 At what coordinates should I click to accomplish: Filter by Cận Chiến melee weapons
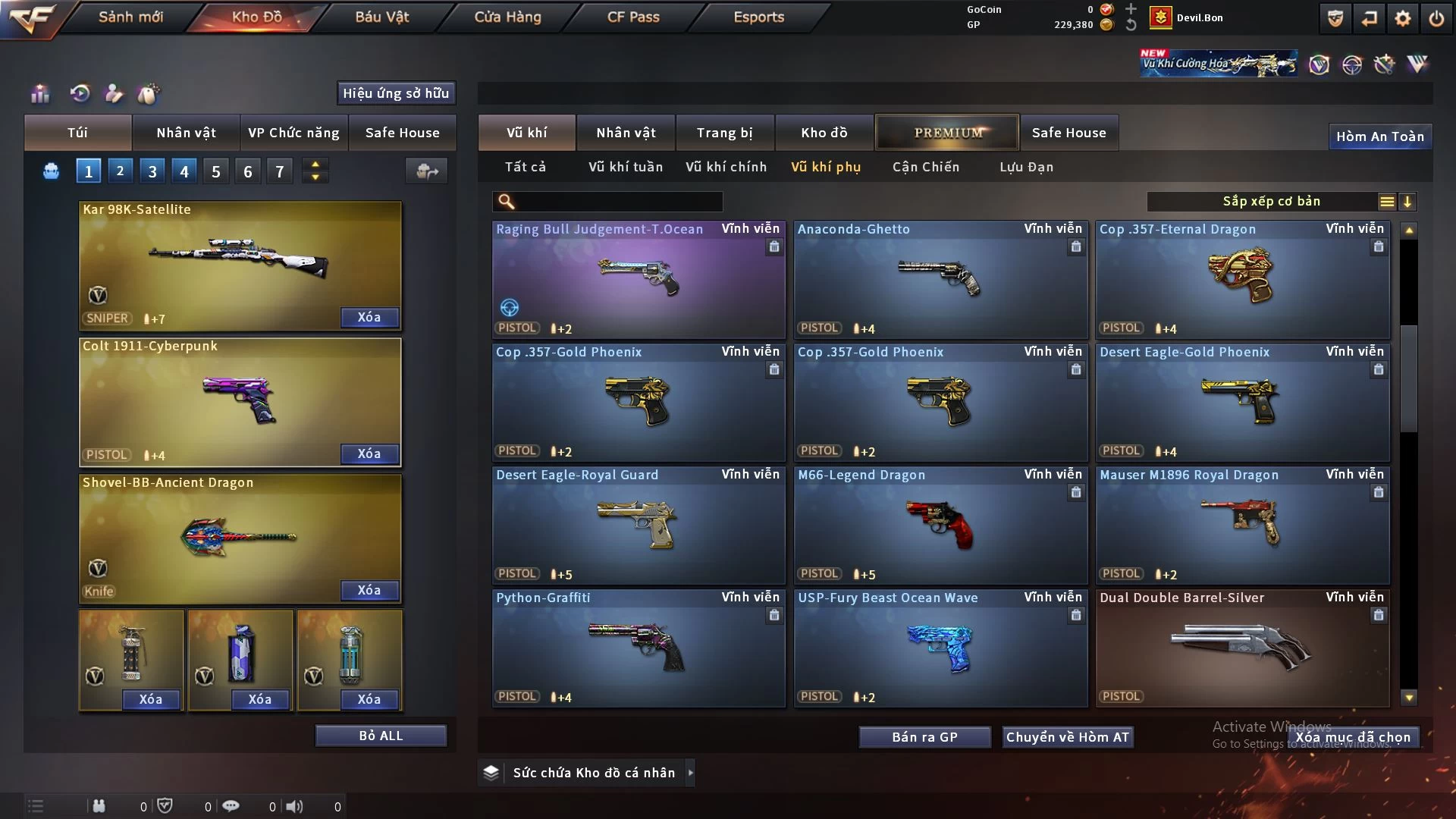(x=926, y=167)
